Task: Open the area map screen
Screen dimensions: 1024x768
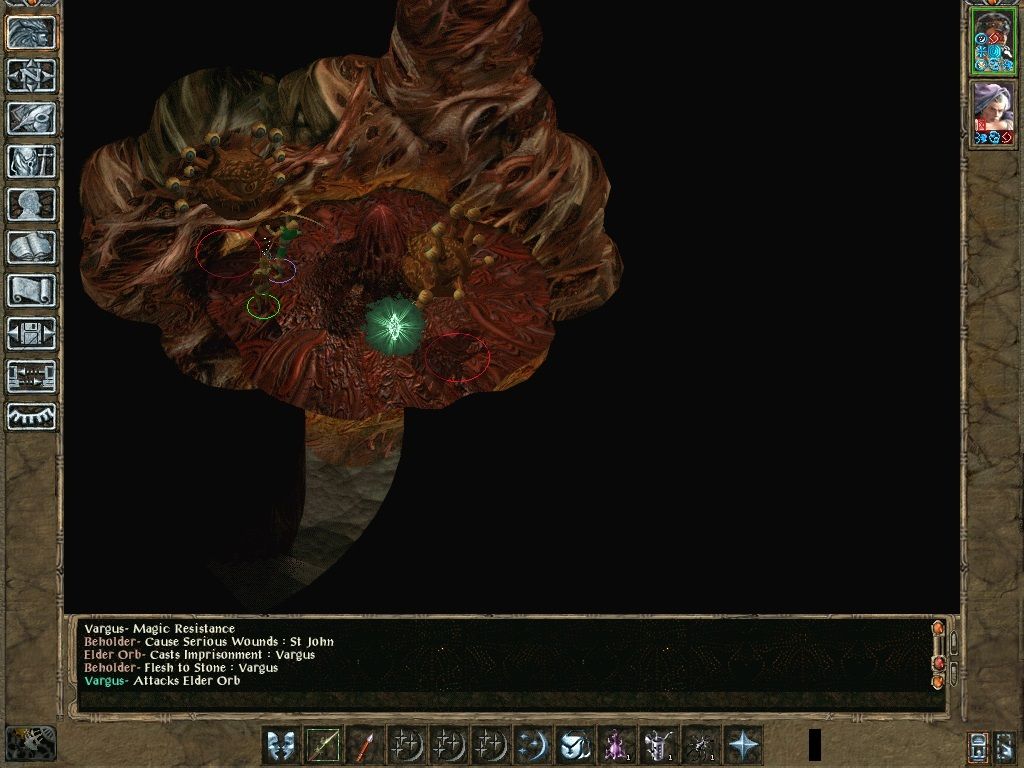Action: (x=32, y=75)
